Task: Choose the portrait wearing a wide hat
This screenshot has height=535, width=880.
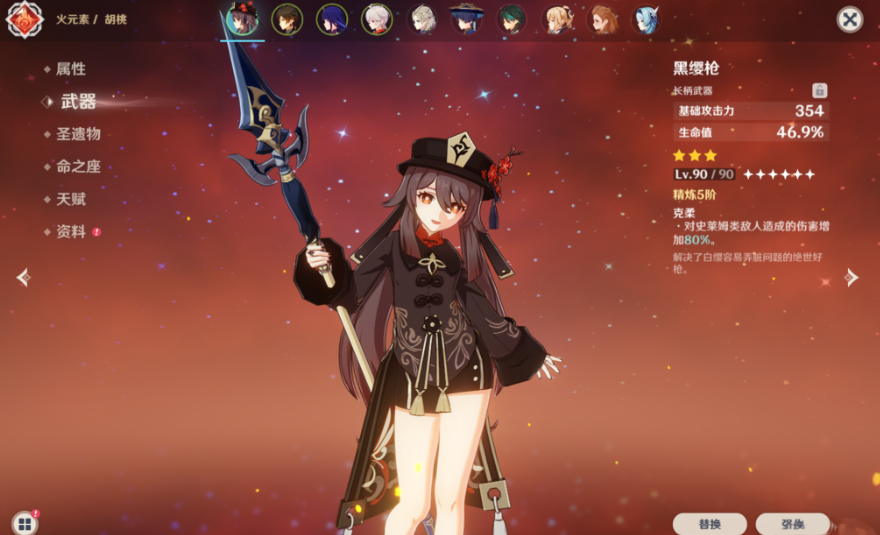Action: (466, 19)
